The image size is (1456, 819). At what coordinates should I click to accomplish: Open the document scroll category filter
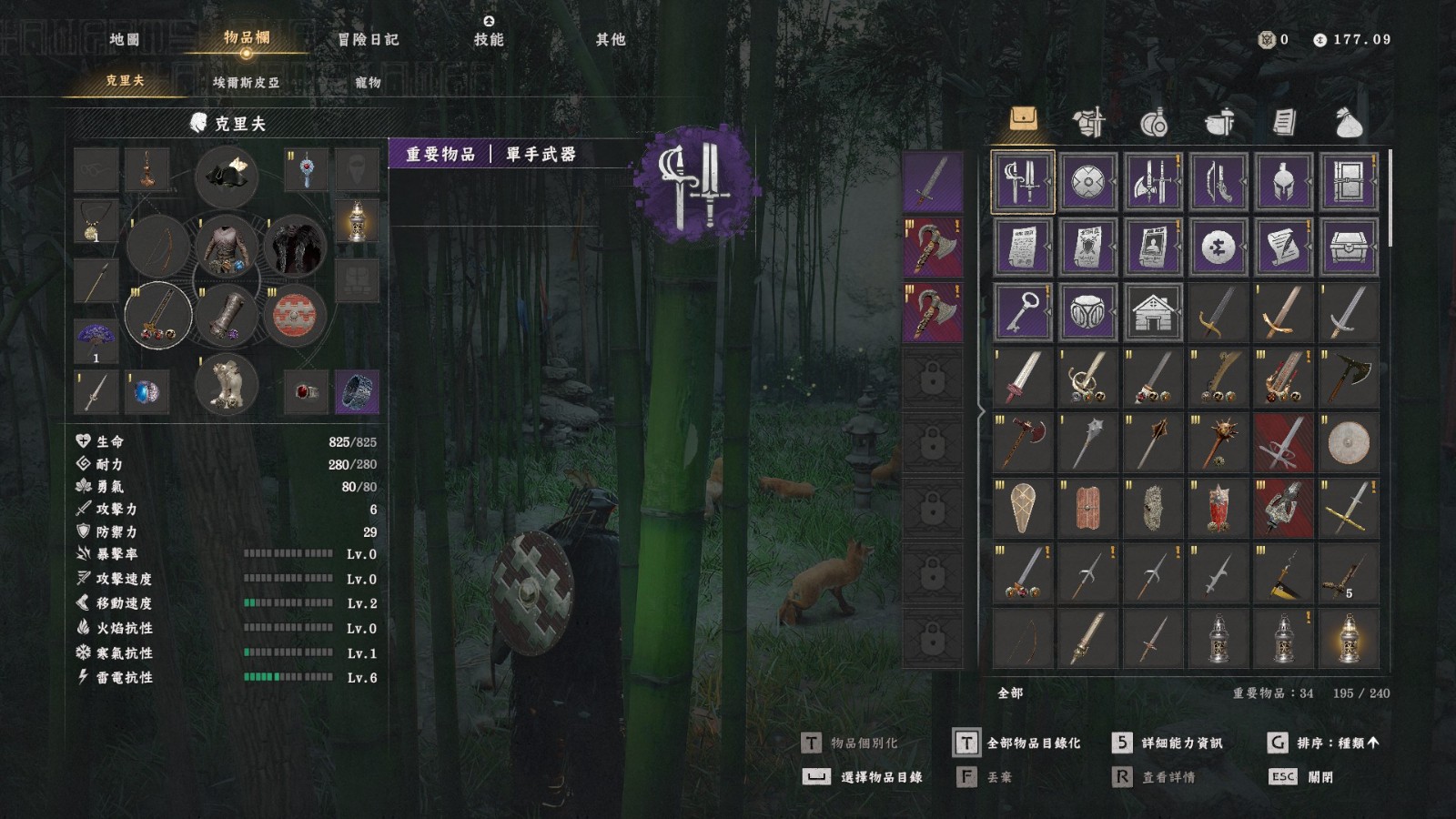click(x=1284, y=121)
